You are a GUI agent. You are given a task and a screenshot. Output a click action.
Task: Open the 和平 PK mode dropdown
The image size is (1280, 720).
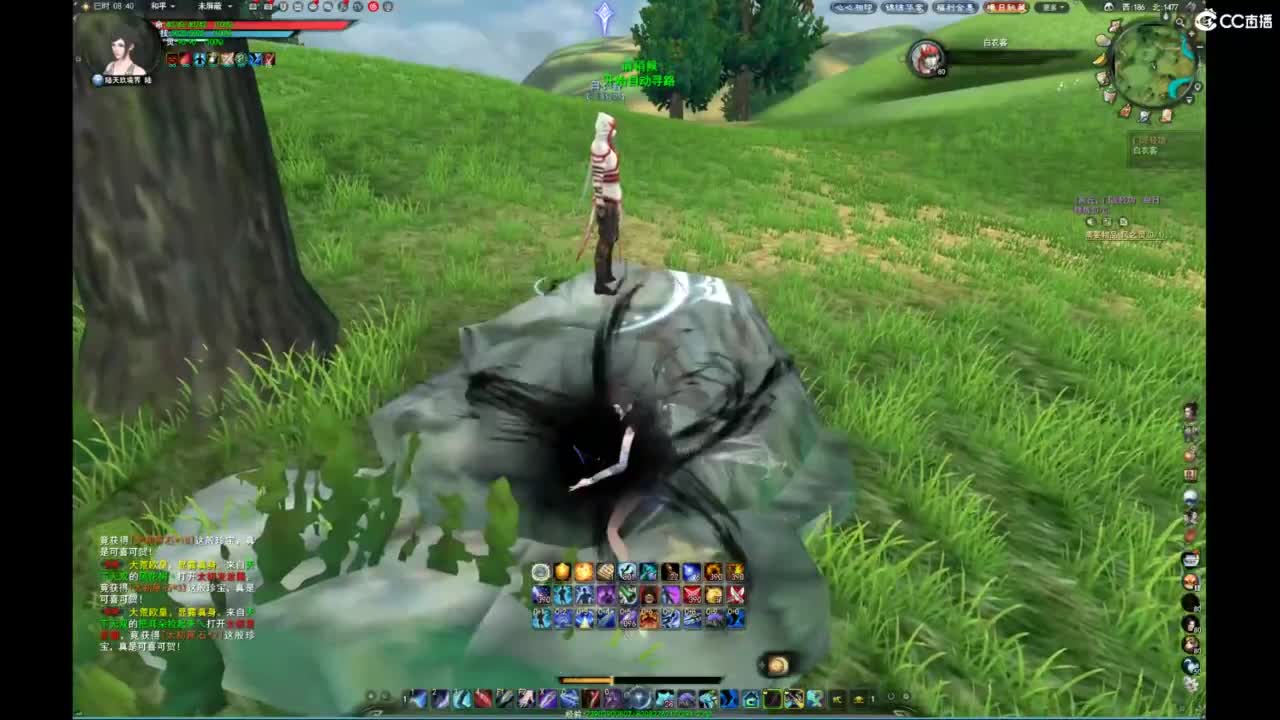(166, 6)
